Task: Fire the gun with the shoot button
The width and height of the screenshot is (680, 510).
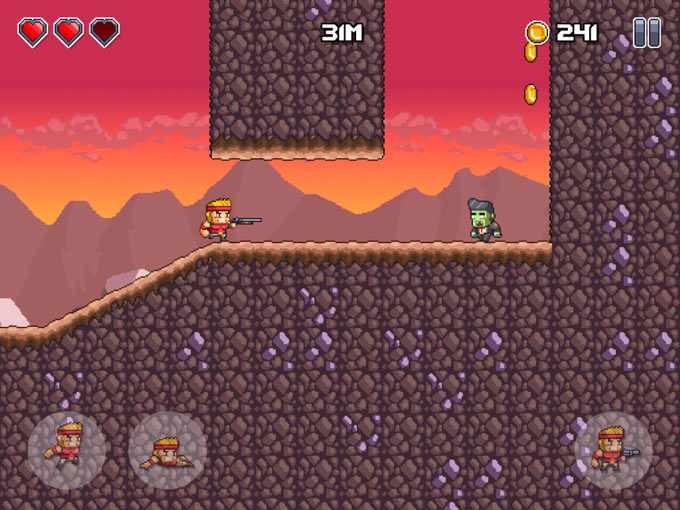Action: tap(613, 450)
